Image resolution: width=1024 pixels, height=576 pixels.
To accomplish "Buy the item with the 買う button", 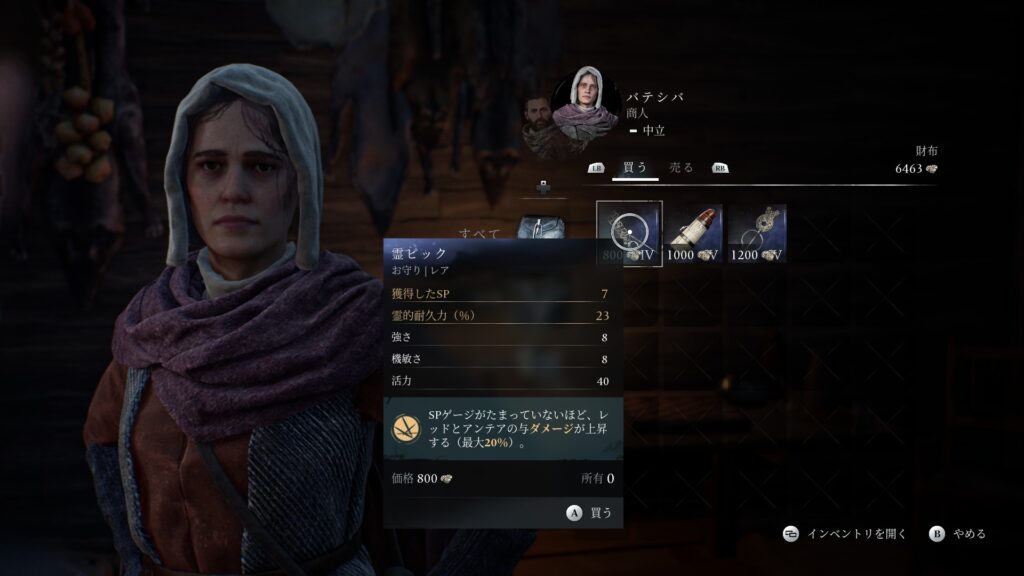I will pos(590,512).
